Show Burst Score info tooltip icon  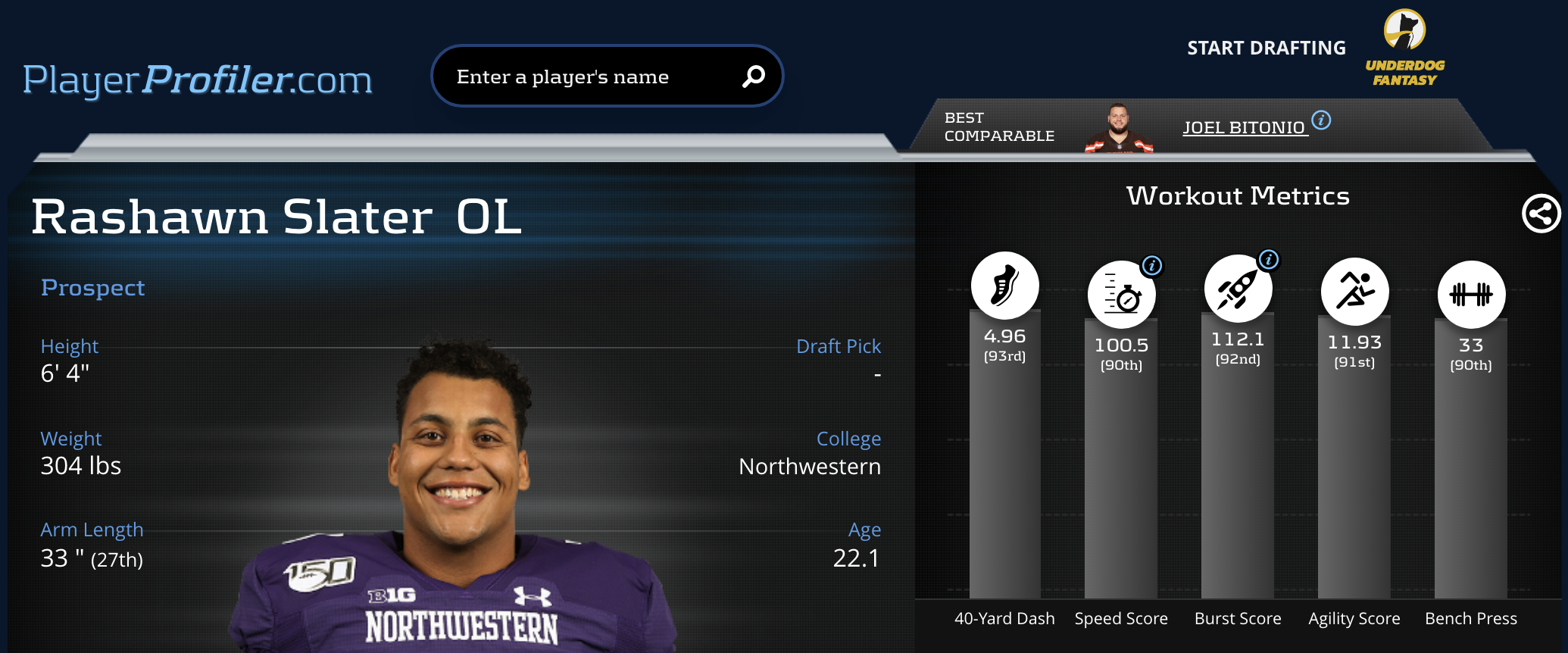click(x=1269, y=259)
